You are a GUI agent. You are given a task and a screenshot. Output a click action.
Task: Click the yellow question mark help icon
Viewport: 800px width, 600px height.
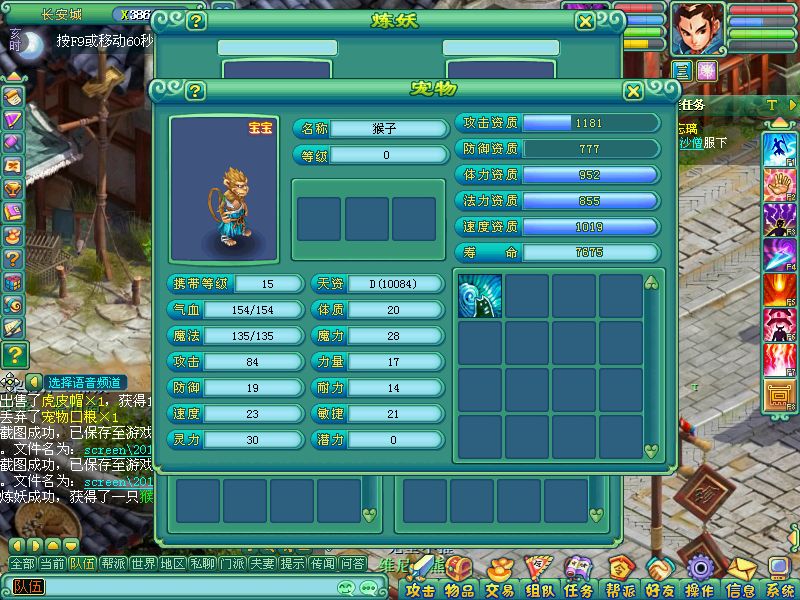[13, 353]
